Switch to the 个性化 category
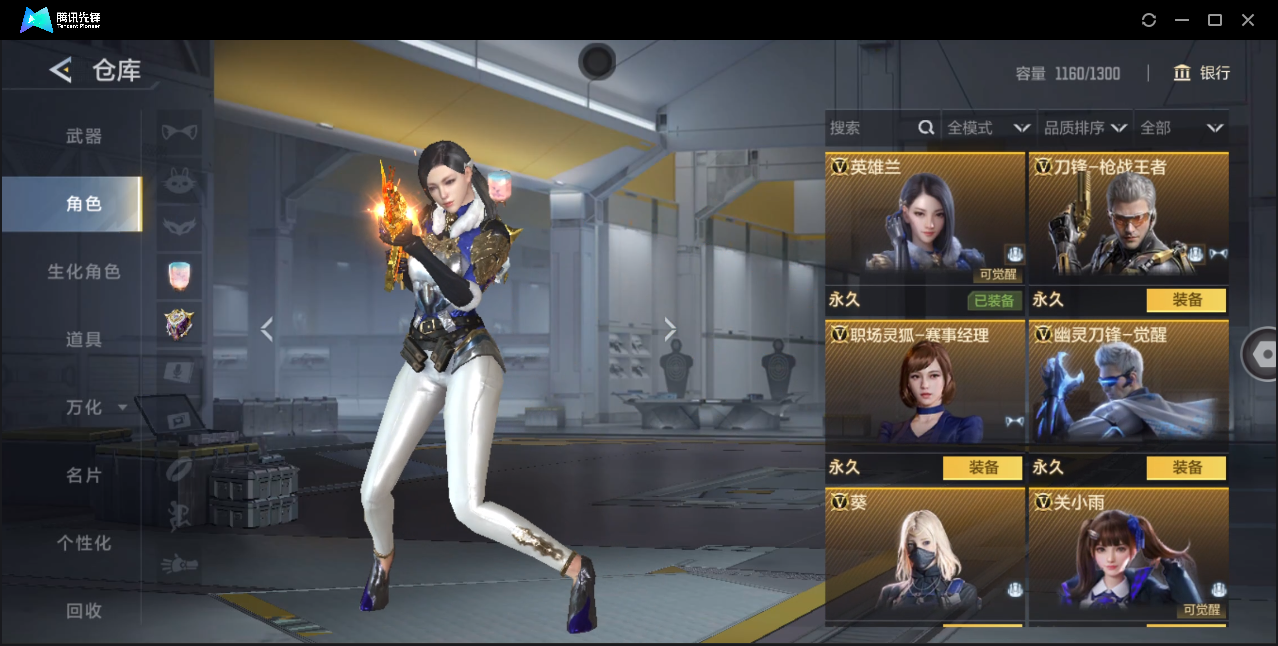 (84, 543)
